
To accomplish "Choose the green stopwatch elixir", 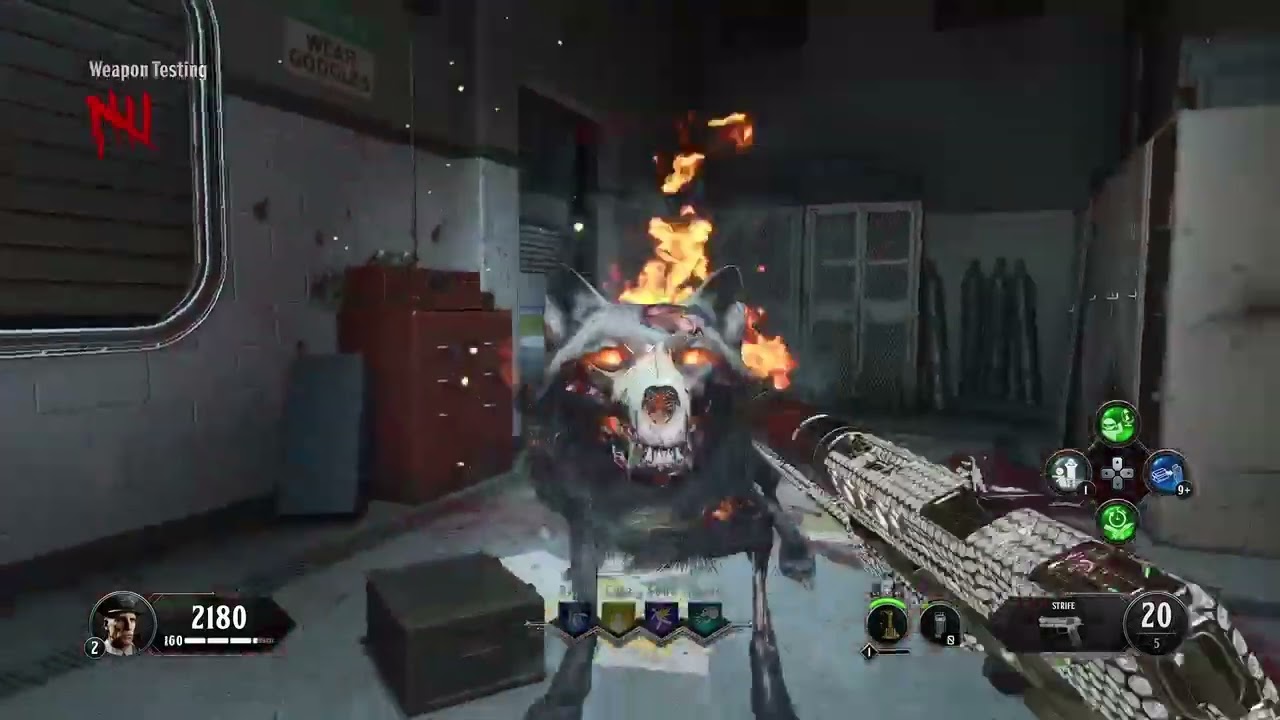I will [x=1117, y=520].
